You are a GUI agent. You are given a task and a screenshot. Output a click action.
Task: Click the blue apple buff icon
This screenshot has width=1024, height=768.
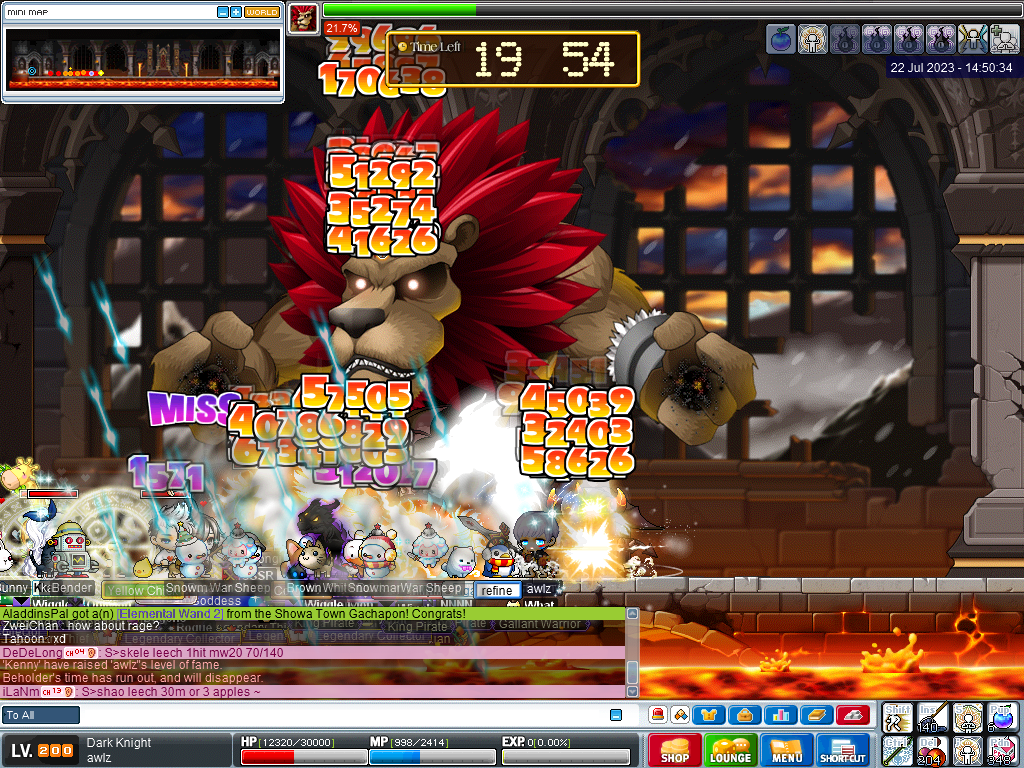click(780, 39)
